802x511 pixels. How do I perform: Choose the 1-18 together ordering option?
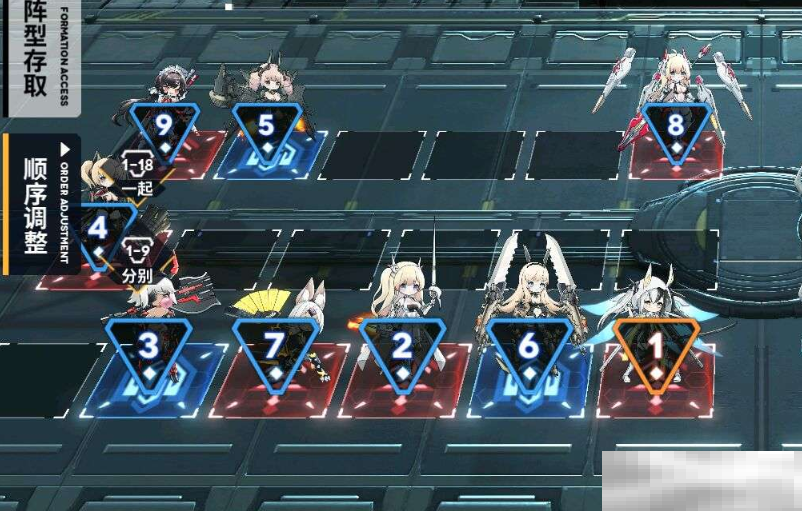tap(138, 172)
